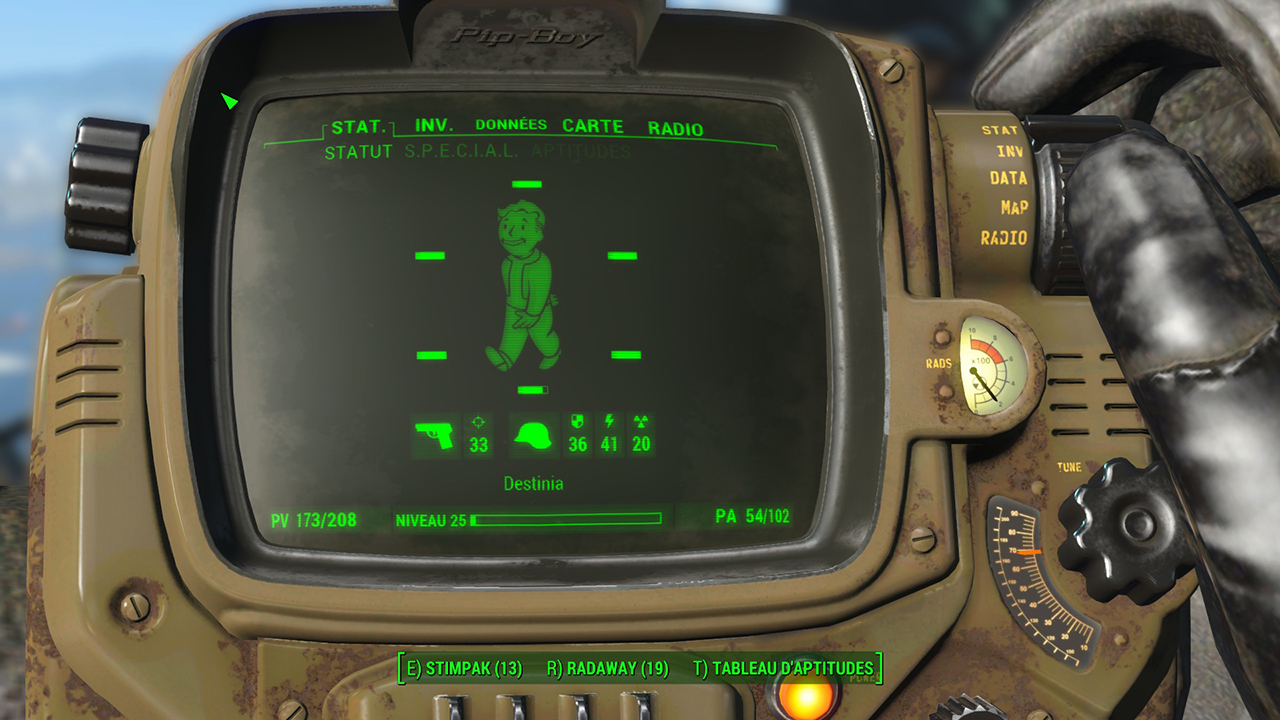Open the DONNÉES section

[513, 126]
